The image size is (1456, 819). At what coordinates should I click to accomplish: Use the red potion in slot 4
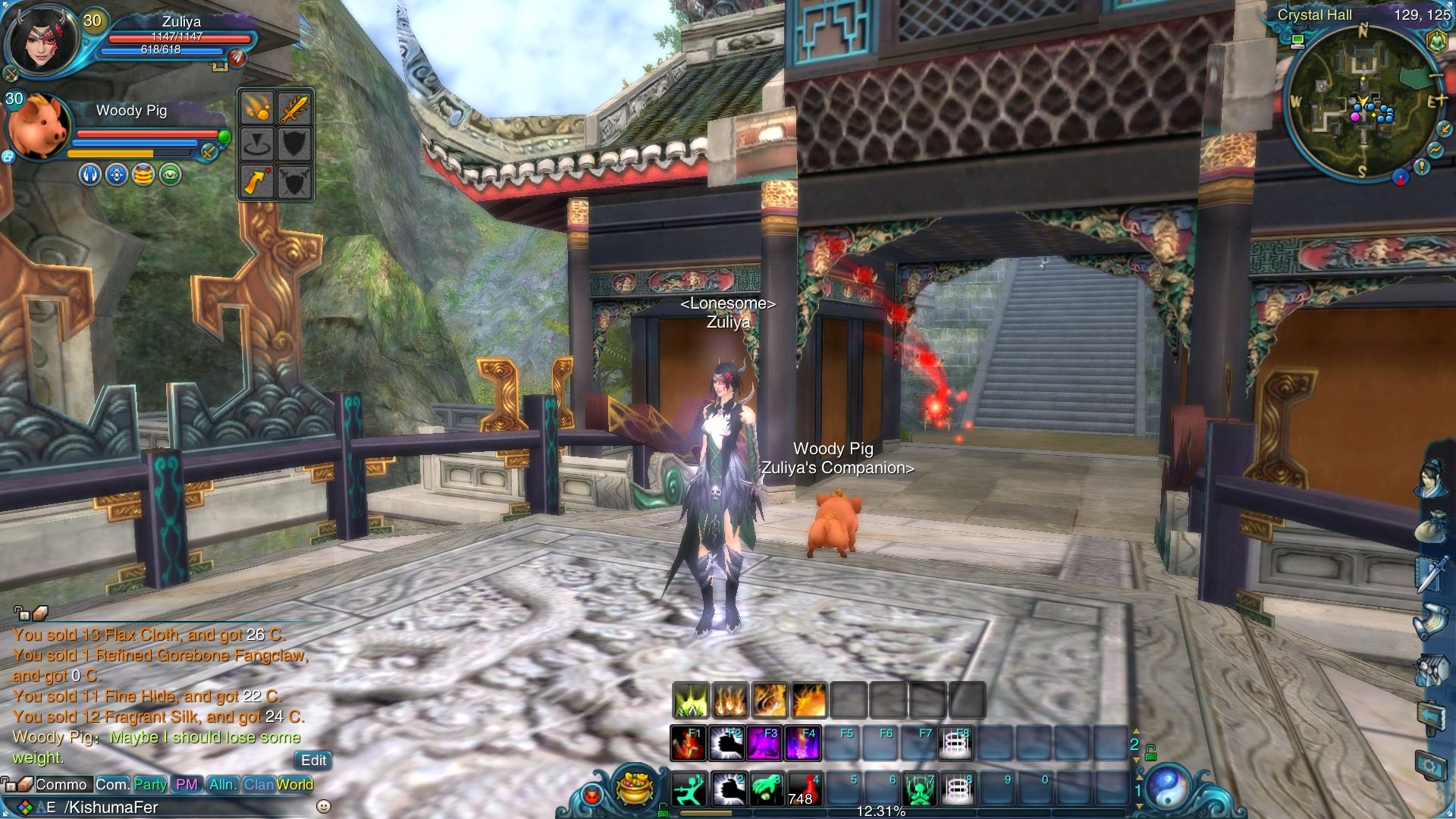pos(804,789)
